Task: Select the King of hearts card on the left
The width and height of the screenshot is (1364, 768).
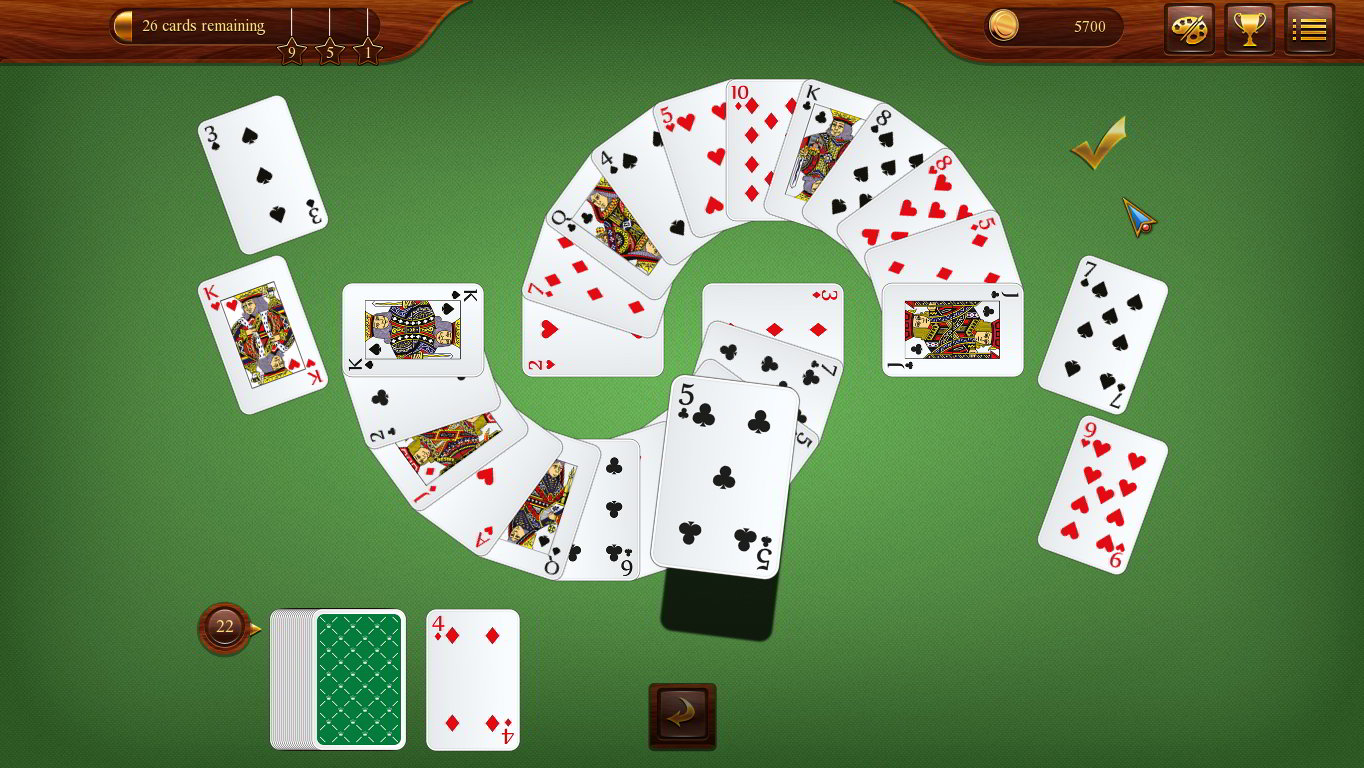Action: pos(264,335)
